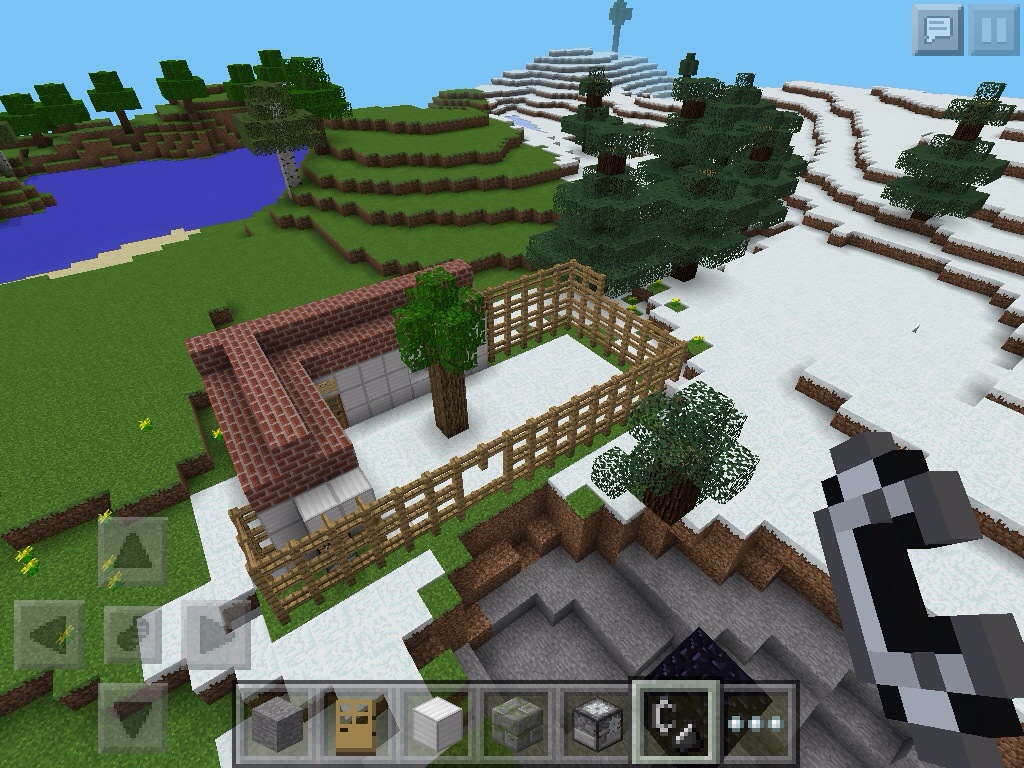1024x768 pixels.
Task: Tap the jump button in the D-pad center
Action: click(132, 634)
